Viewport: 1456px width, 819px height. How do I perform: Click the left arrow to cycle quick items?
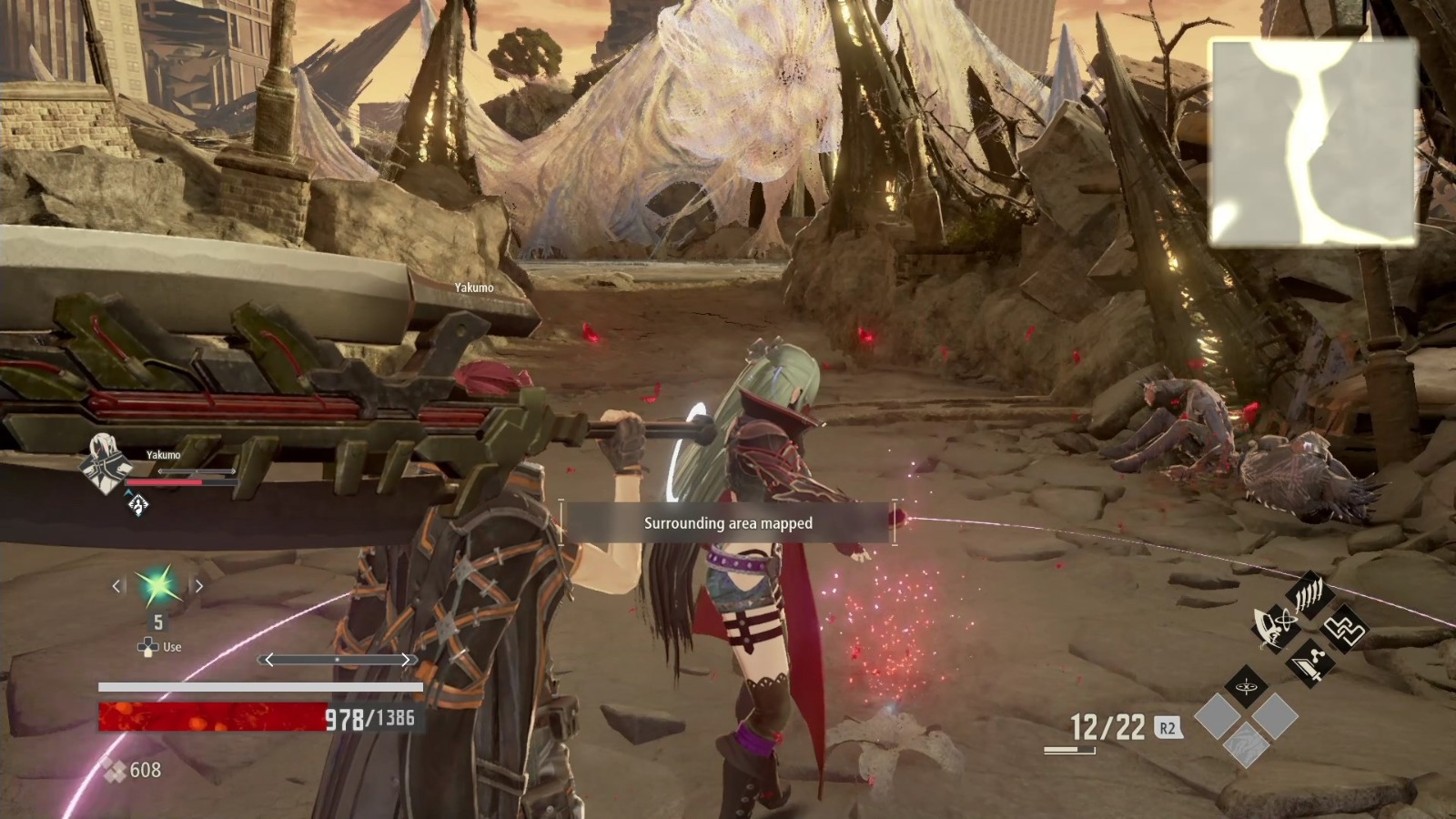(x=116, y=587)
